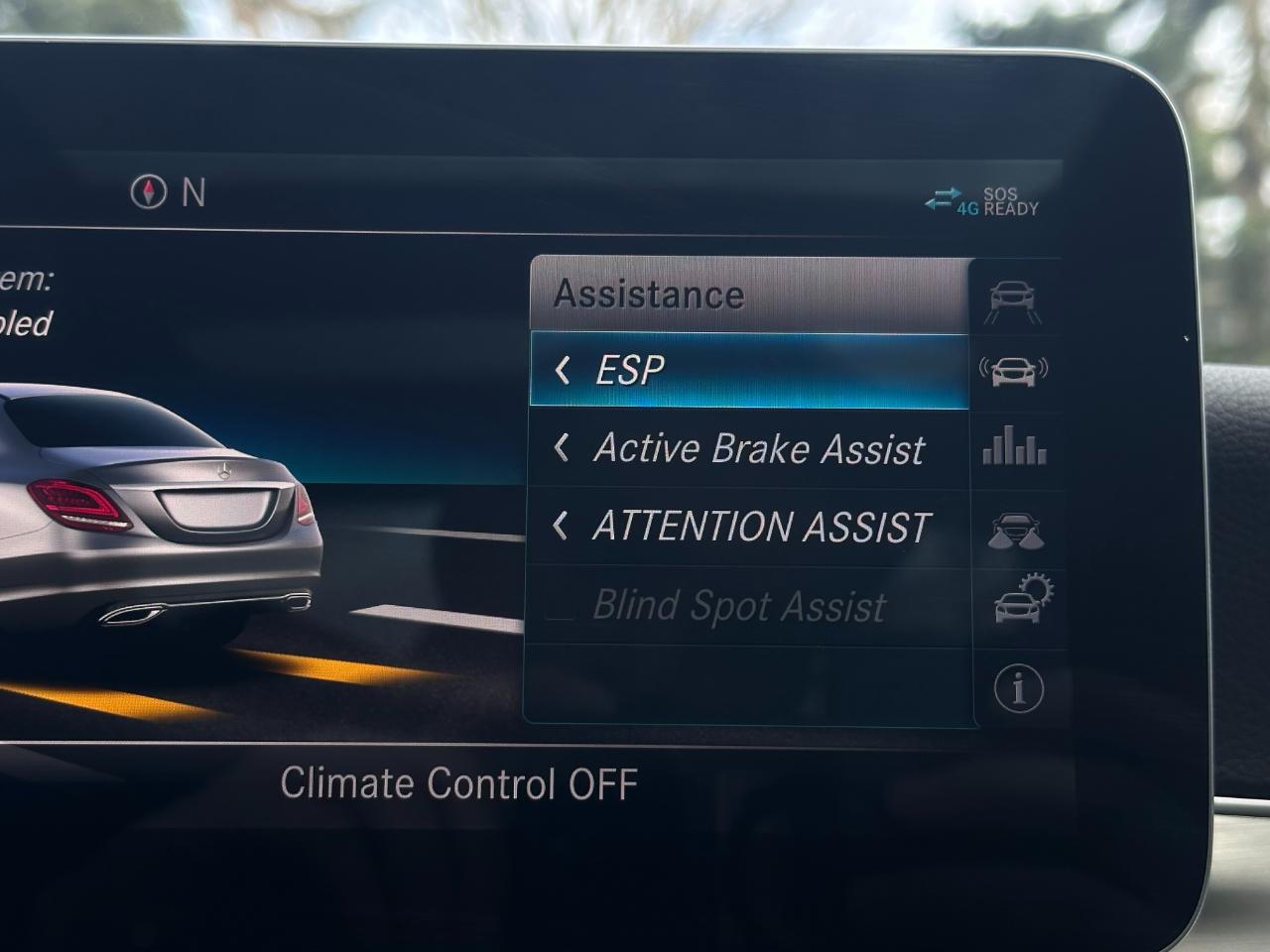Select the Assistance menu header
Viewport: 1270px width, 952px height.
coord(649,293)
